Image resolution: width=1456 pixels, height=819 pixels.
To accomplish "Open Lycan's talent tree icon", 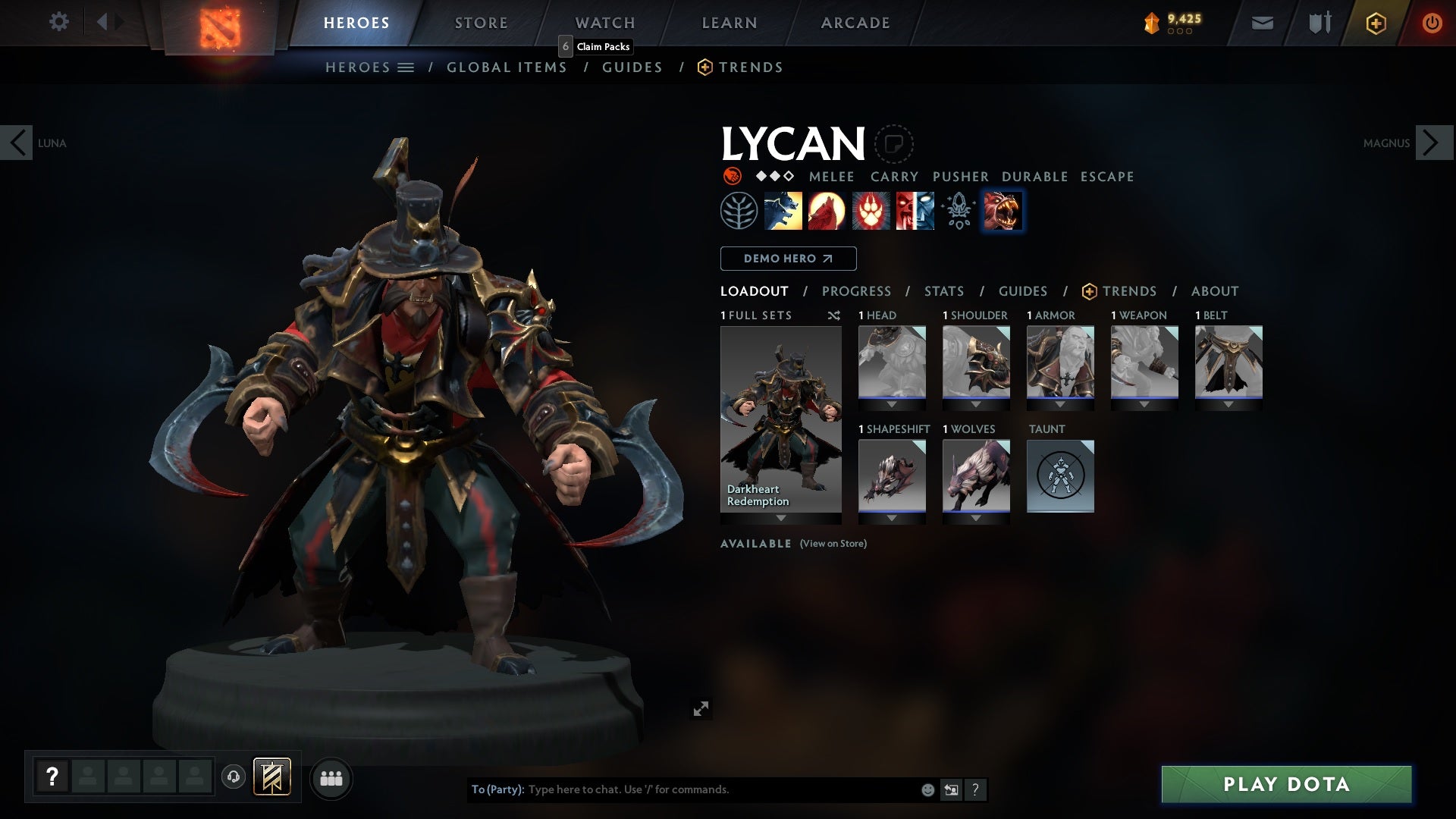I will [x=737, y=210].
